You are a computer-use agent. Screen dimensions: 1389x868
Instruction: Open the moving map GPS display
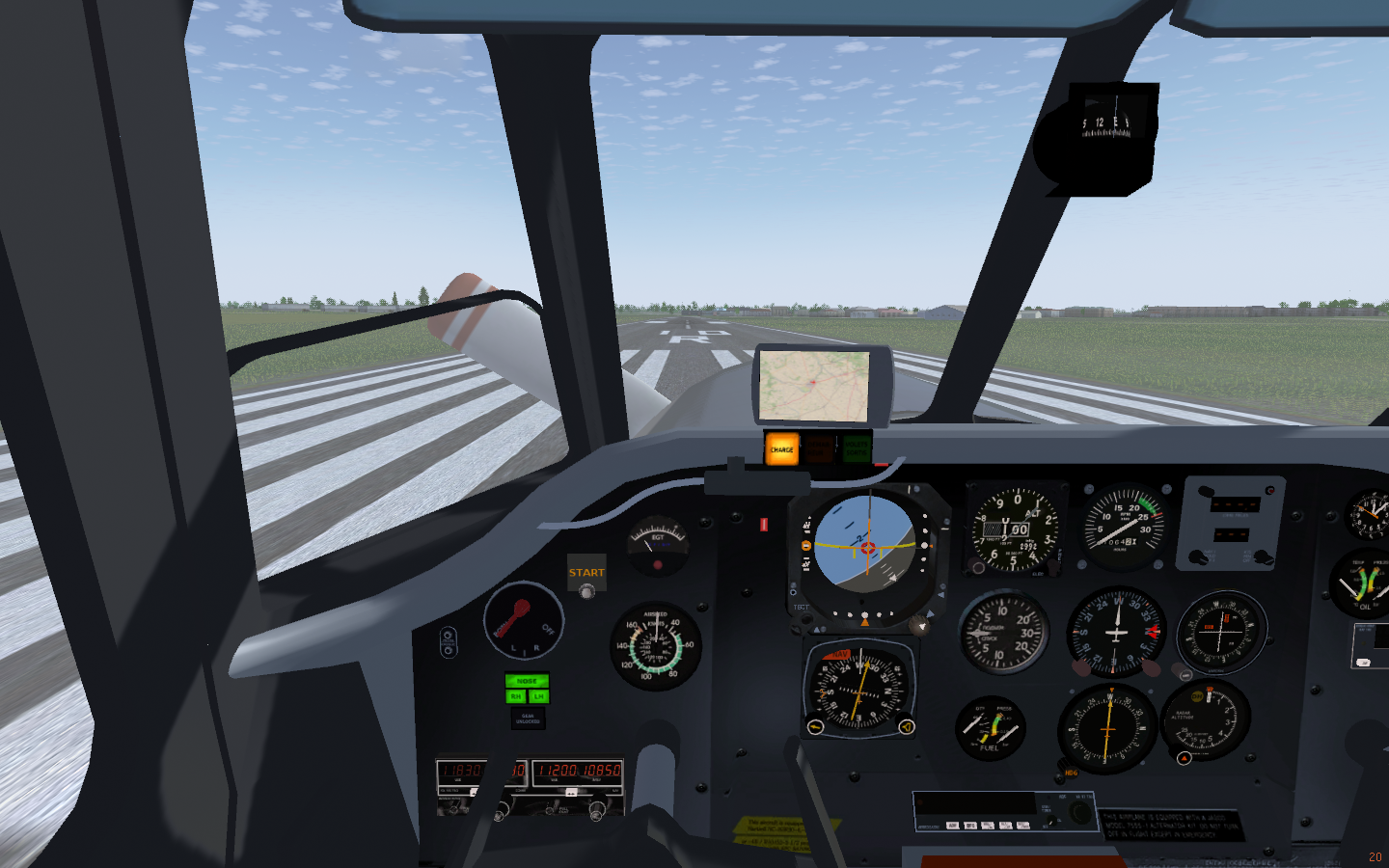click(x=814, y=385)
